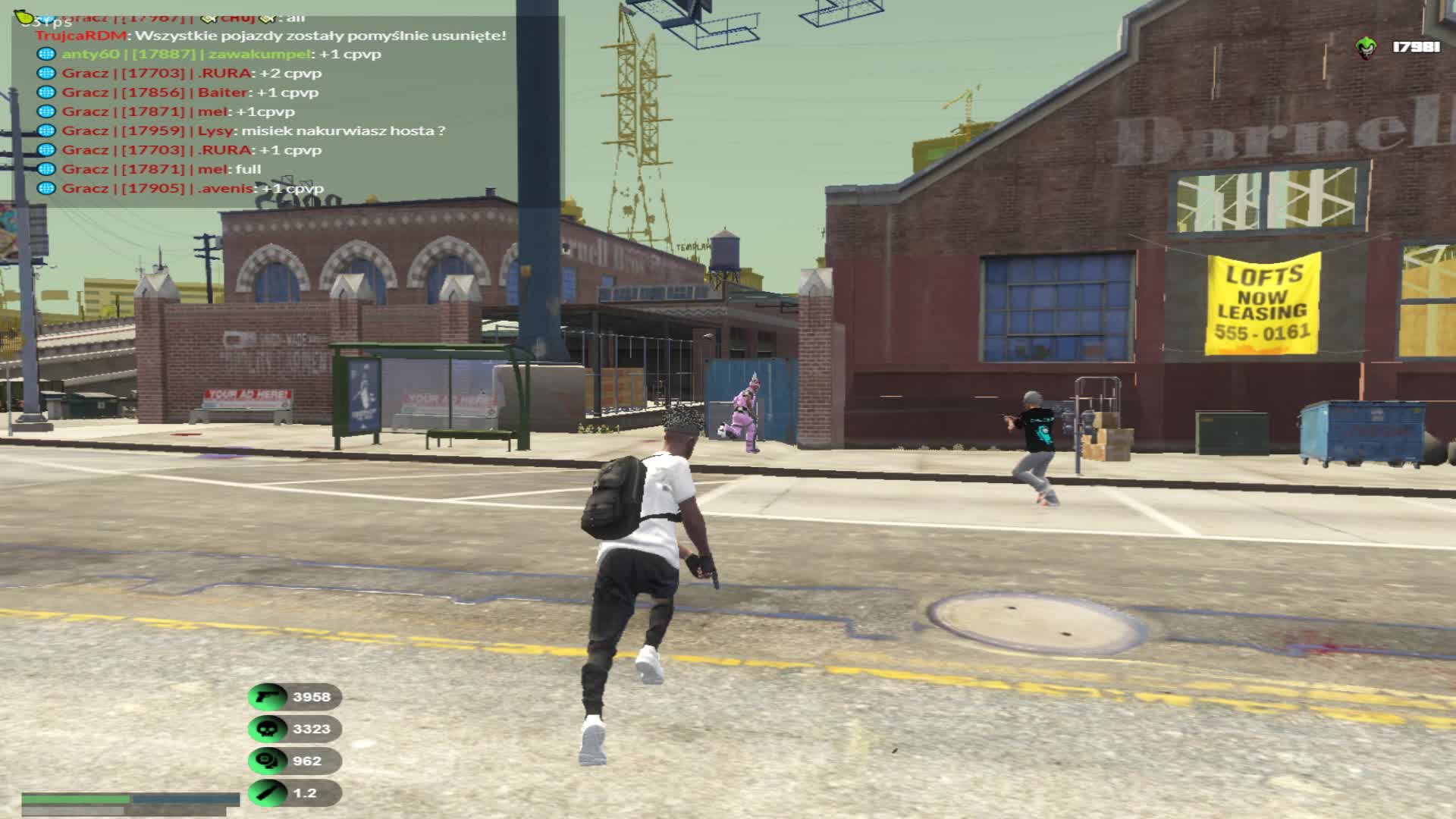The width and height of the screenshot is (1456, 819).
Task: Select the green icon beside 1.2
Action: tap(268, 792)
